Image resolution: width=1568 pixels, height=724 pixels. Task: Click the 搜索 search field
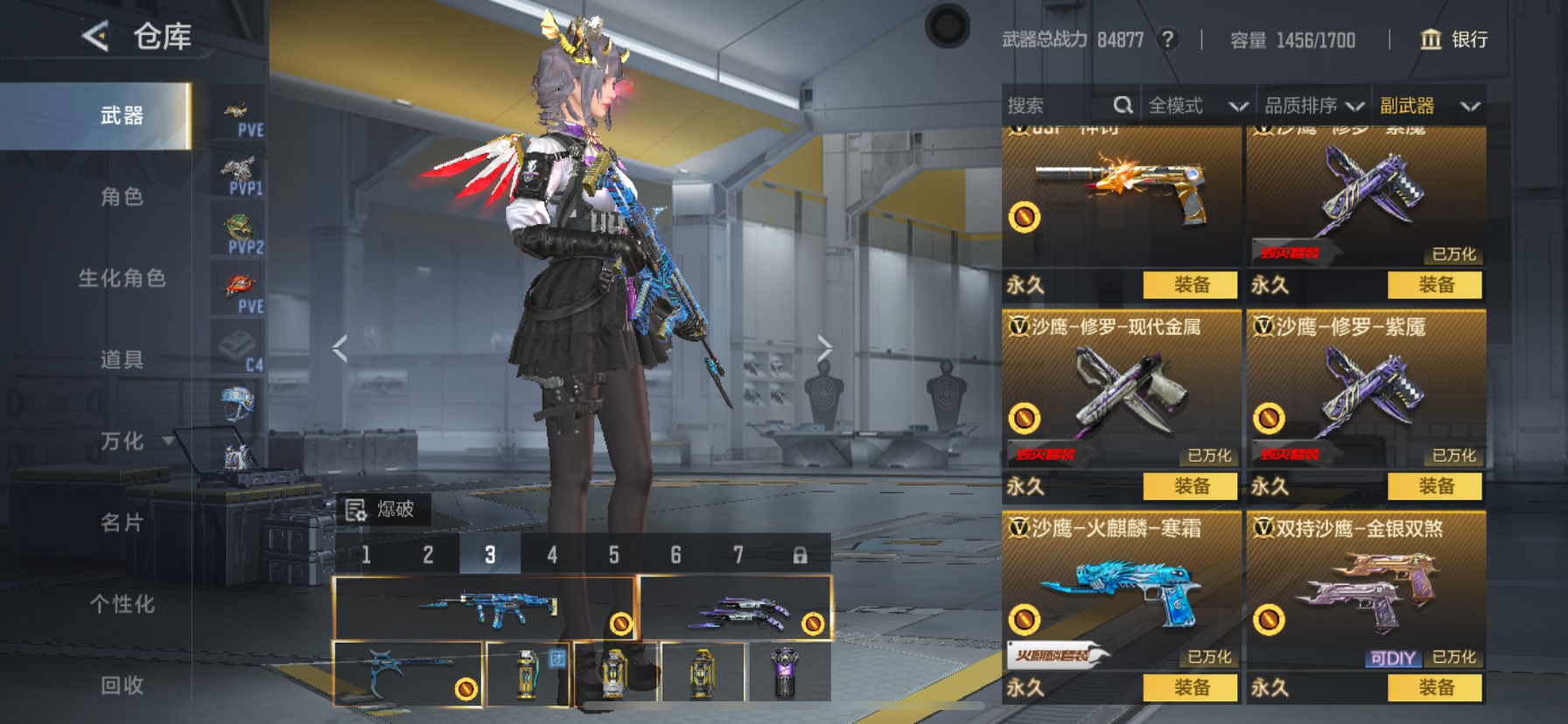pos(1057,106)
